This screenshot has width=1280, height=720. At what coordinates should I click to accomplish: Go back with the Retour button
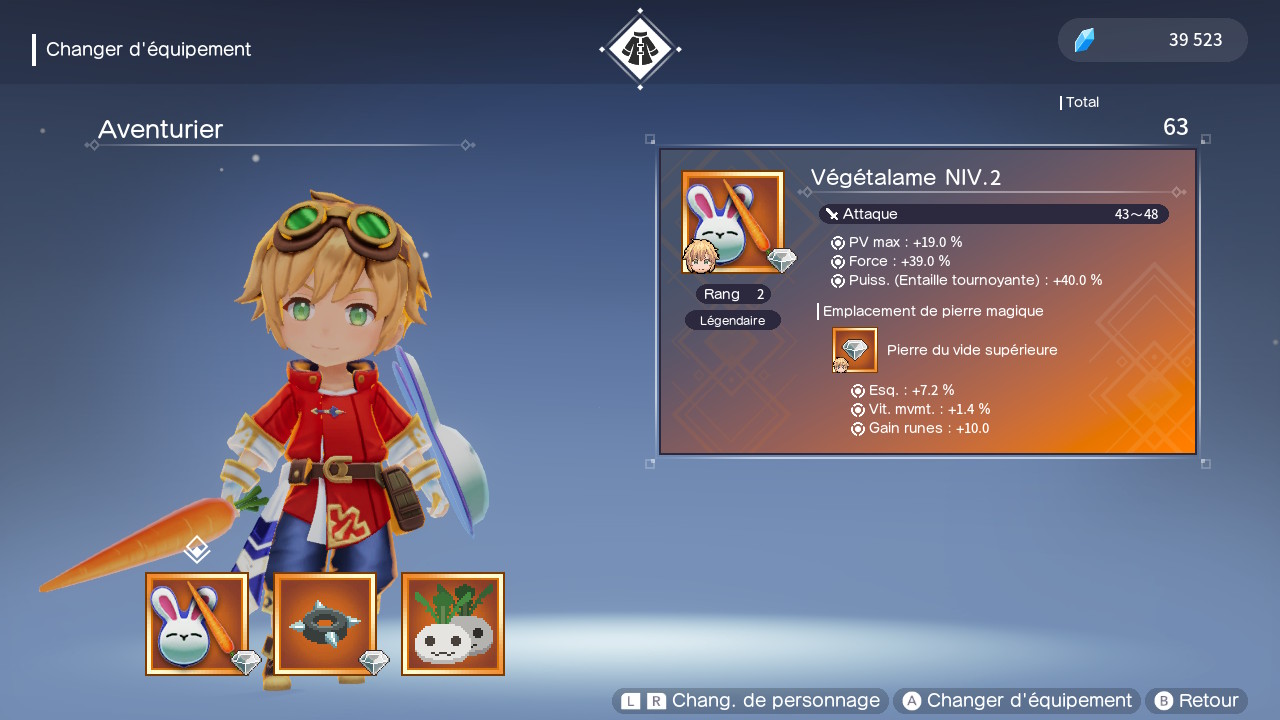click(1196, 701)
